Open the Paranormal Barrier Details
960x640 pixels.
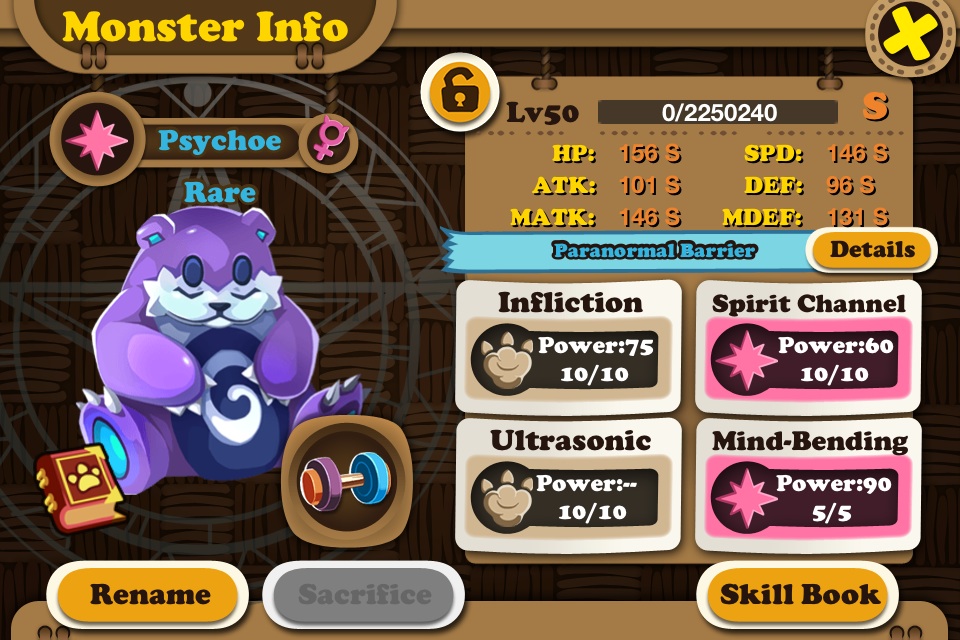(872, 250)
